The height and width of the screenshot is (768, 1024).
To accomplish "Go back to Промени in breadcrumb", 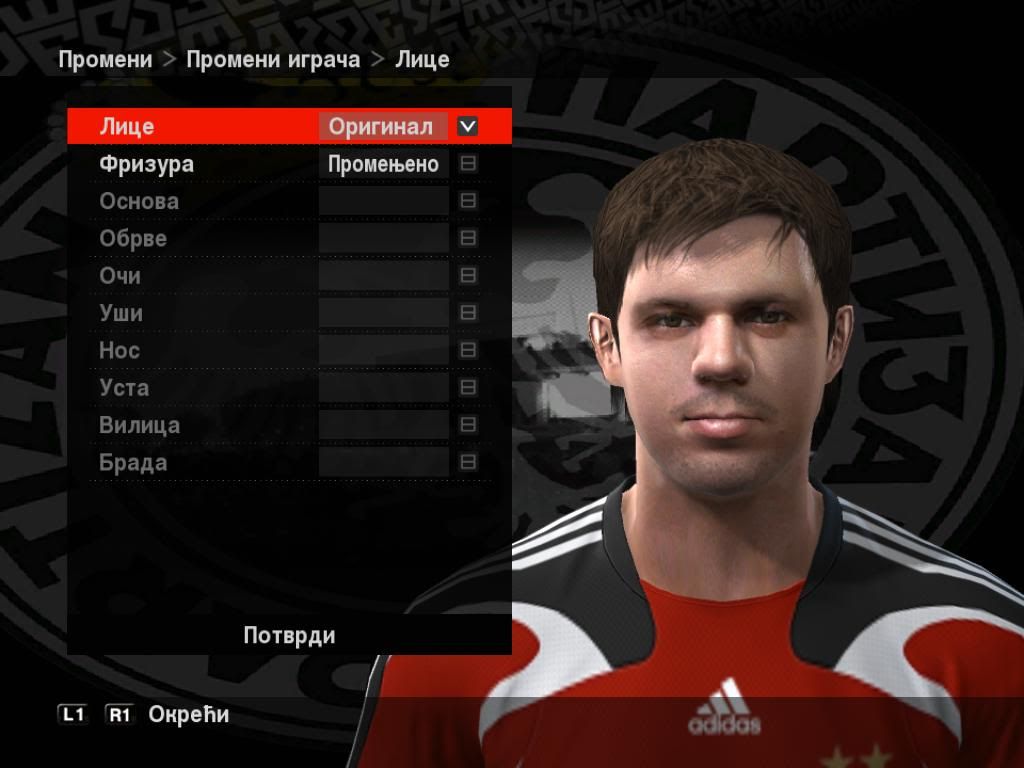I will (x=105, y=60).
